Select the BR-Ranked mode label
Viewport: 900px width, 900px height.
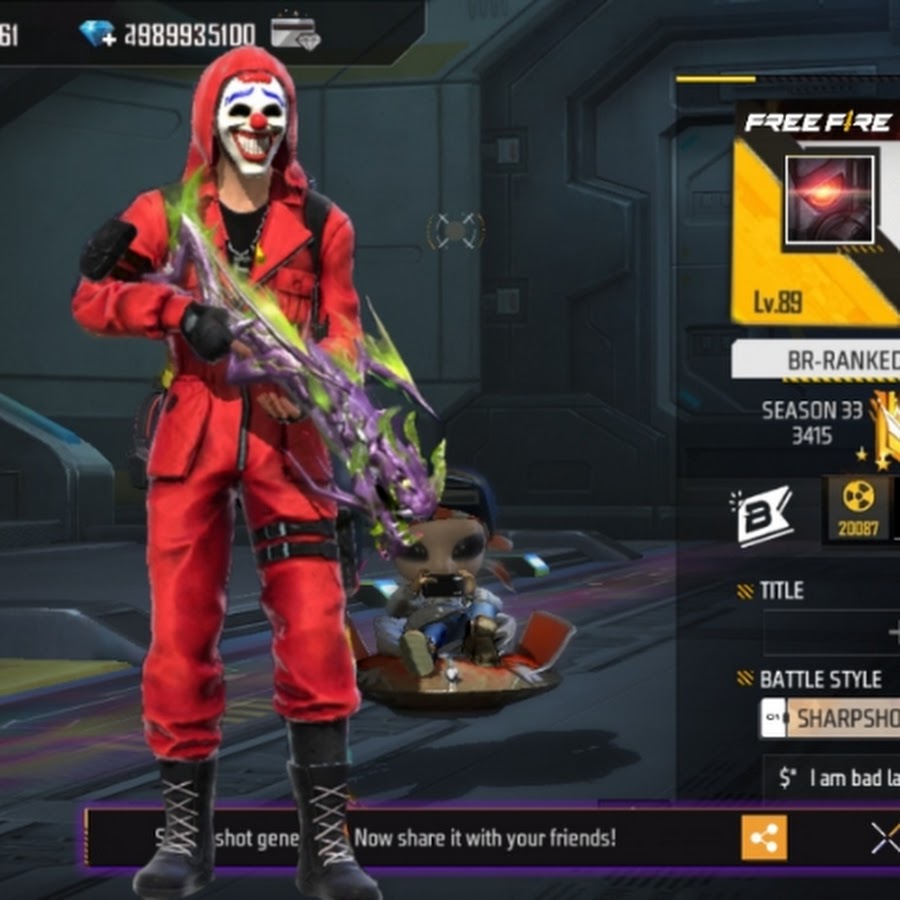(x=830, y=361)
